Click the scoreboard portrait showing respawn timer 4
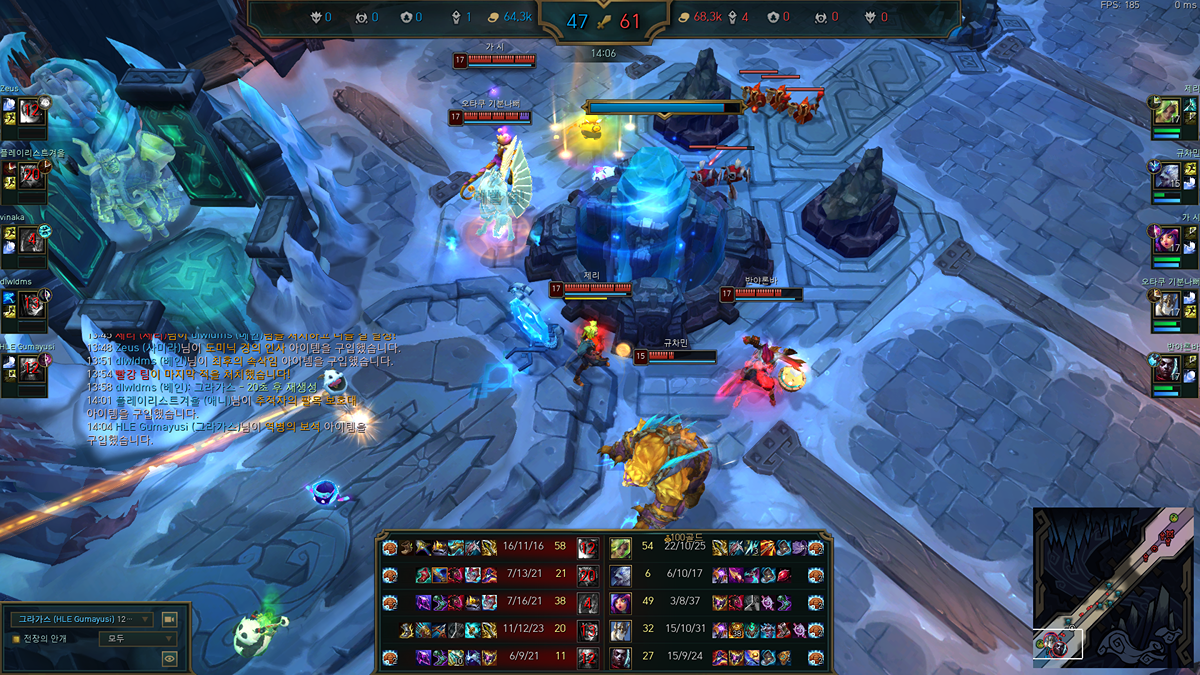Viewport: 1200px width, 675px height. click(589, 603)
